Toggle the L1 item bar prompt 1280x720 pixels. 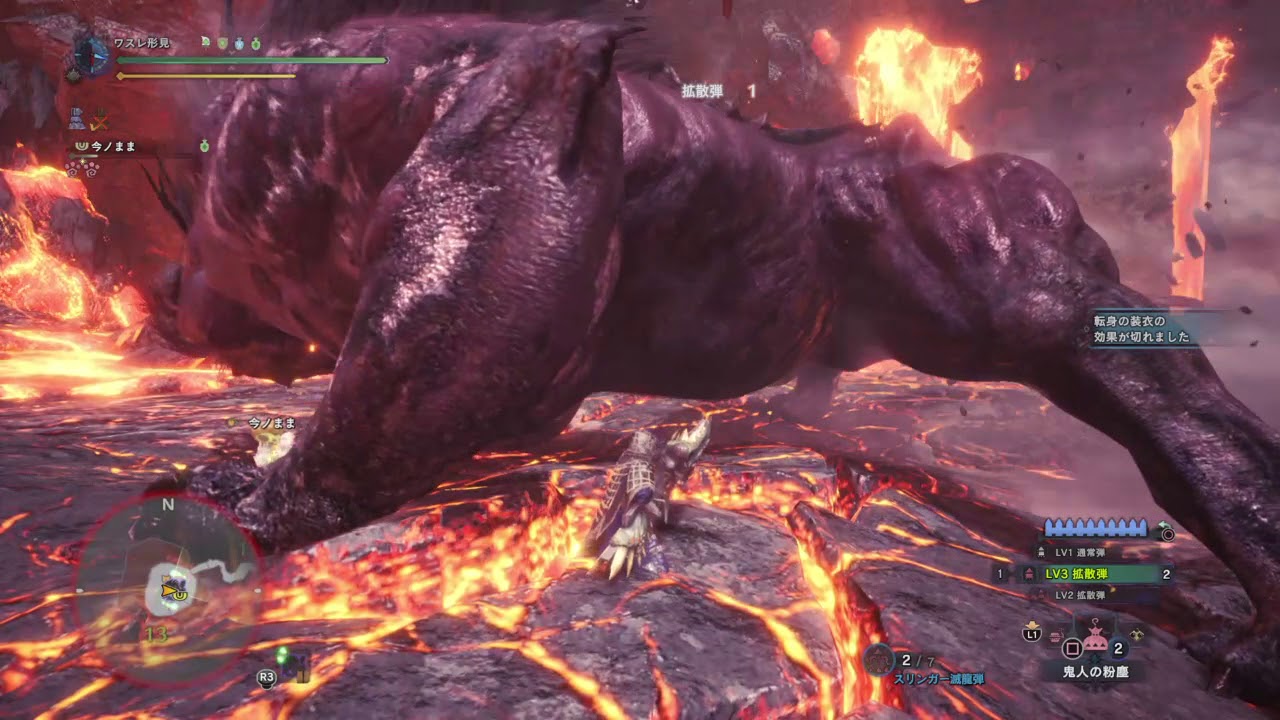tap(1032, 633)
